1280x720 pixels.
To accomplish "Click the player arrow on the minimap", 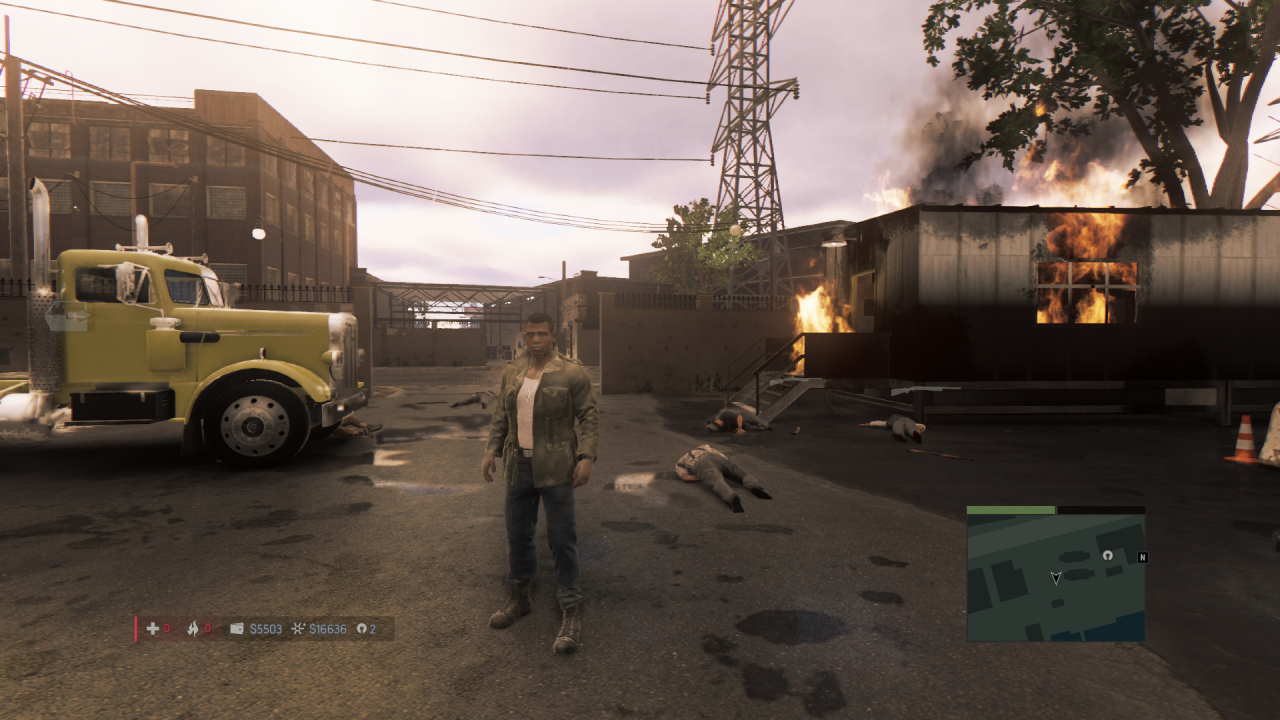I will point(1055,577).
